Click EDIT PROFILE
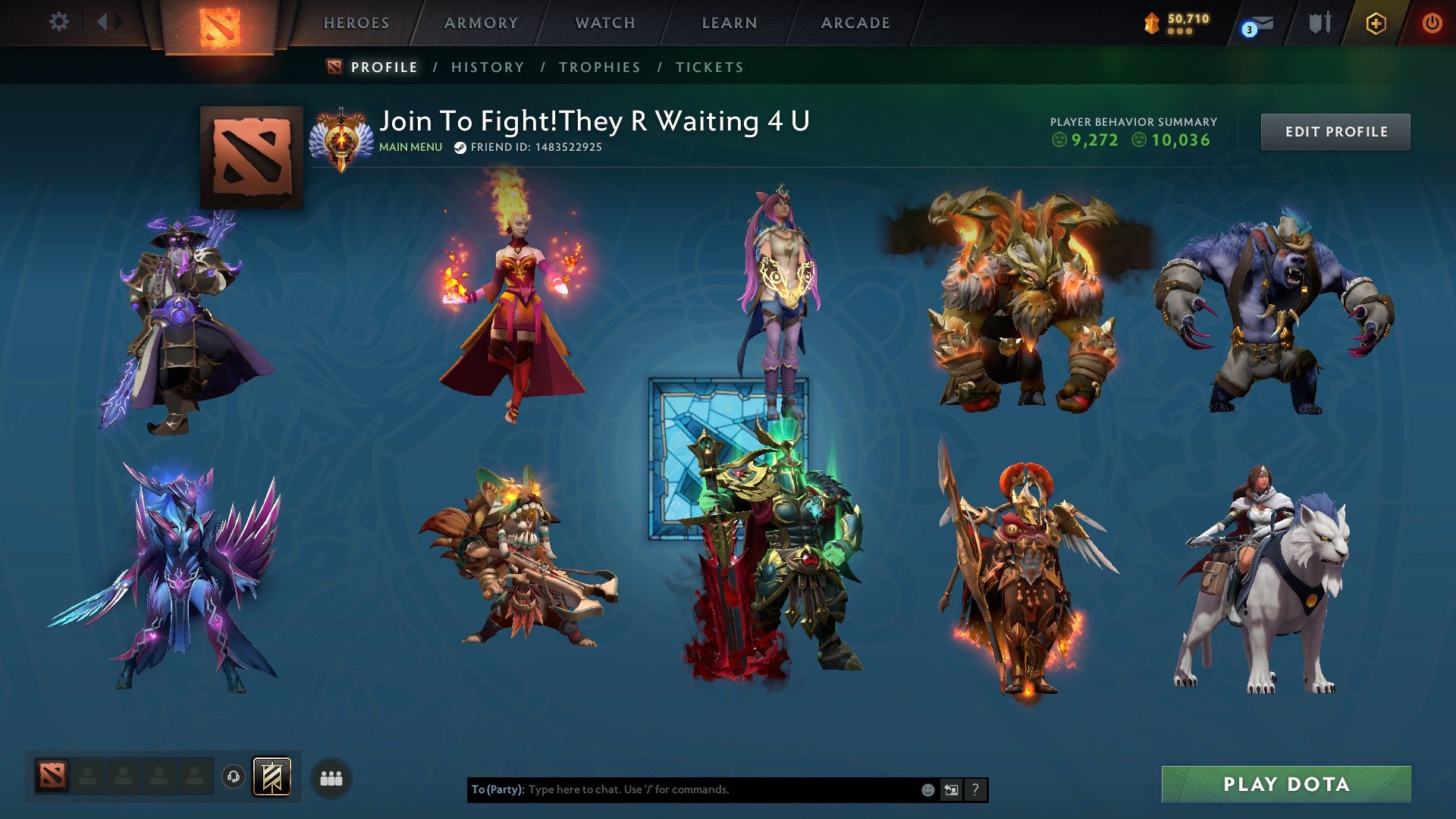This screenshot has width=1456, height=819. (1335, 130)
